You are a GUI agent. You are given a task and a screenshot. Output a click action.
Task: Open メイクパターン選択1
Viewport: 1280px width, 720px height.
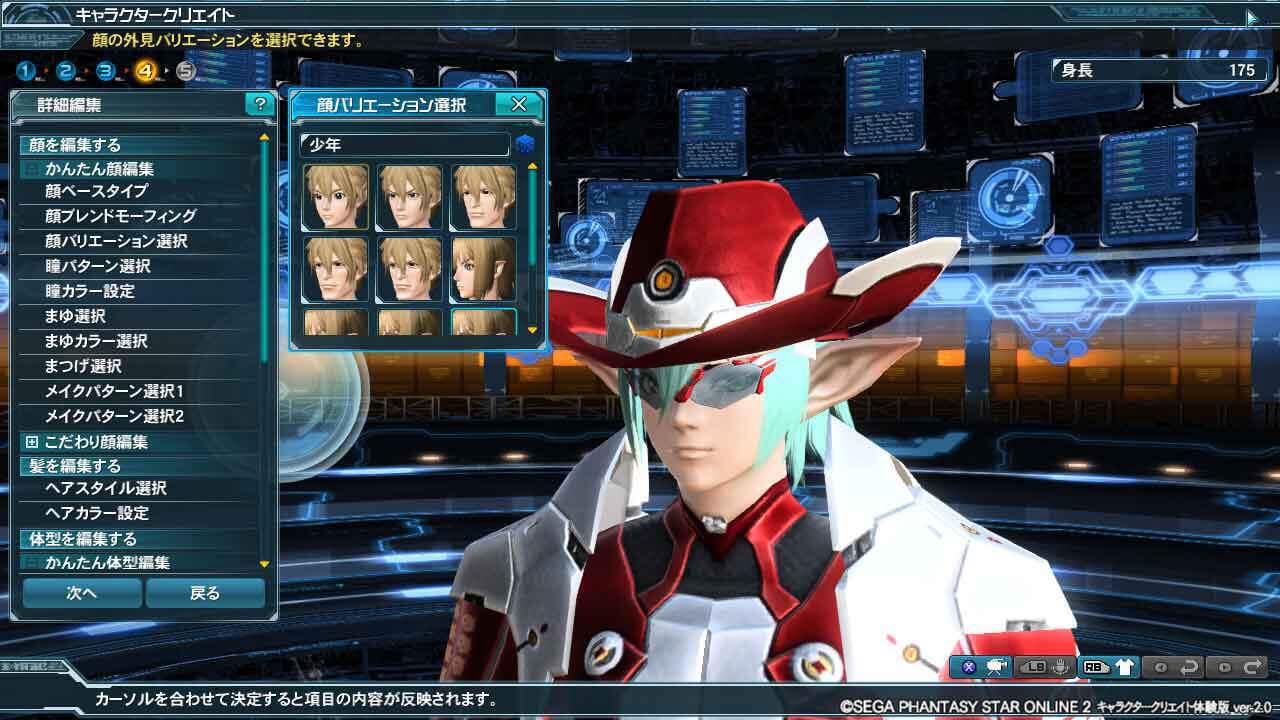pos(114,391)
